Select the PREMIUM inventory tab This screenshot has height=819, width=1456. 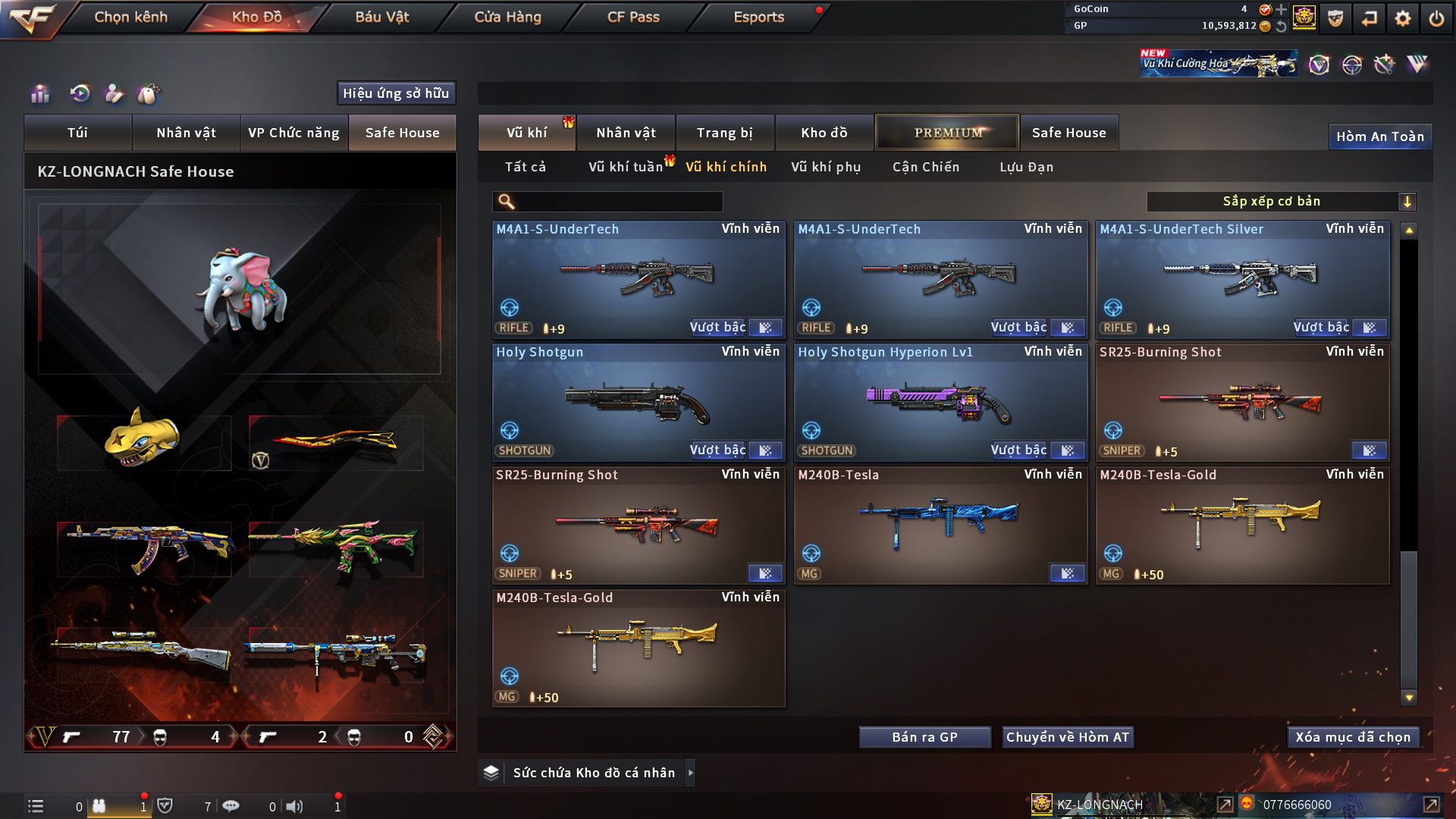[947, 133]
